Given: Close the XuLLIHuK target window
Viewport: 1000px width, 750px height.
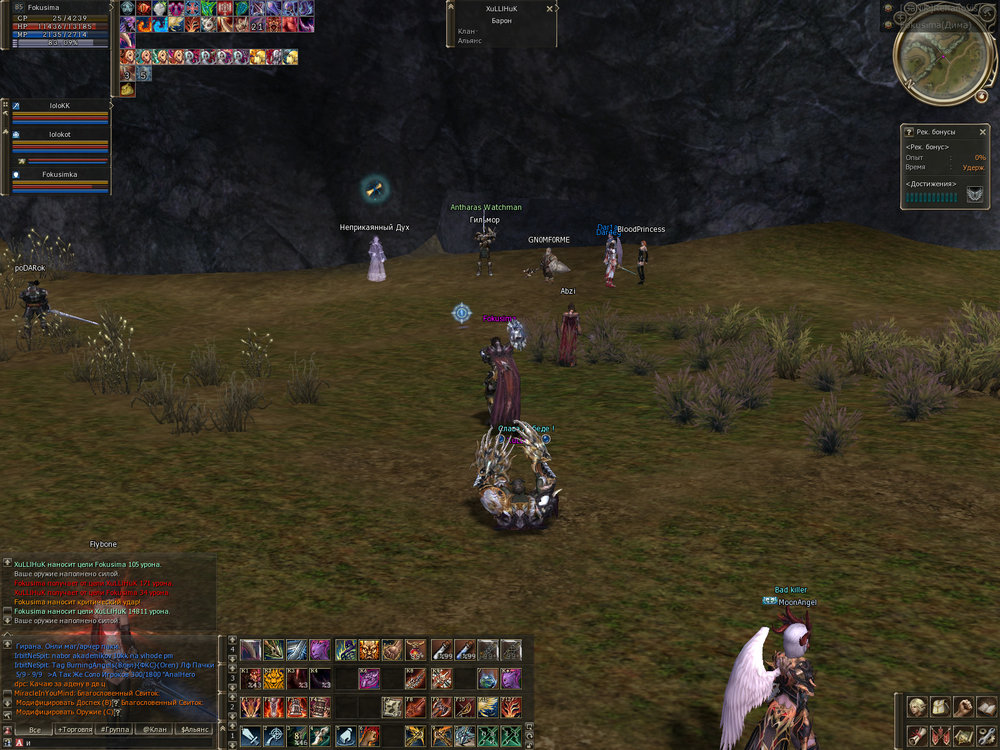Looking at the screenshot, I should pos(549,8).
